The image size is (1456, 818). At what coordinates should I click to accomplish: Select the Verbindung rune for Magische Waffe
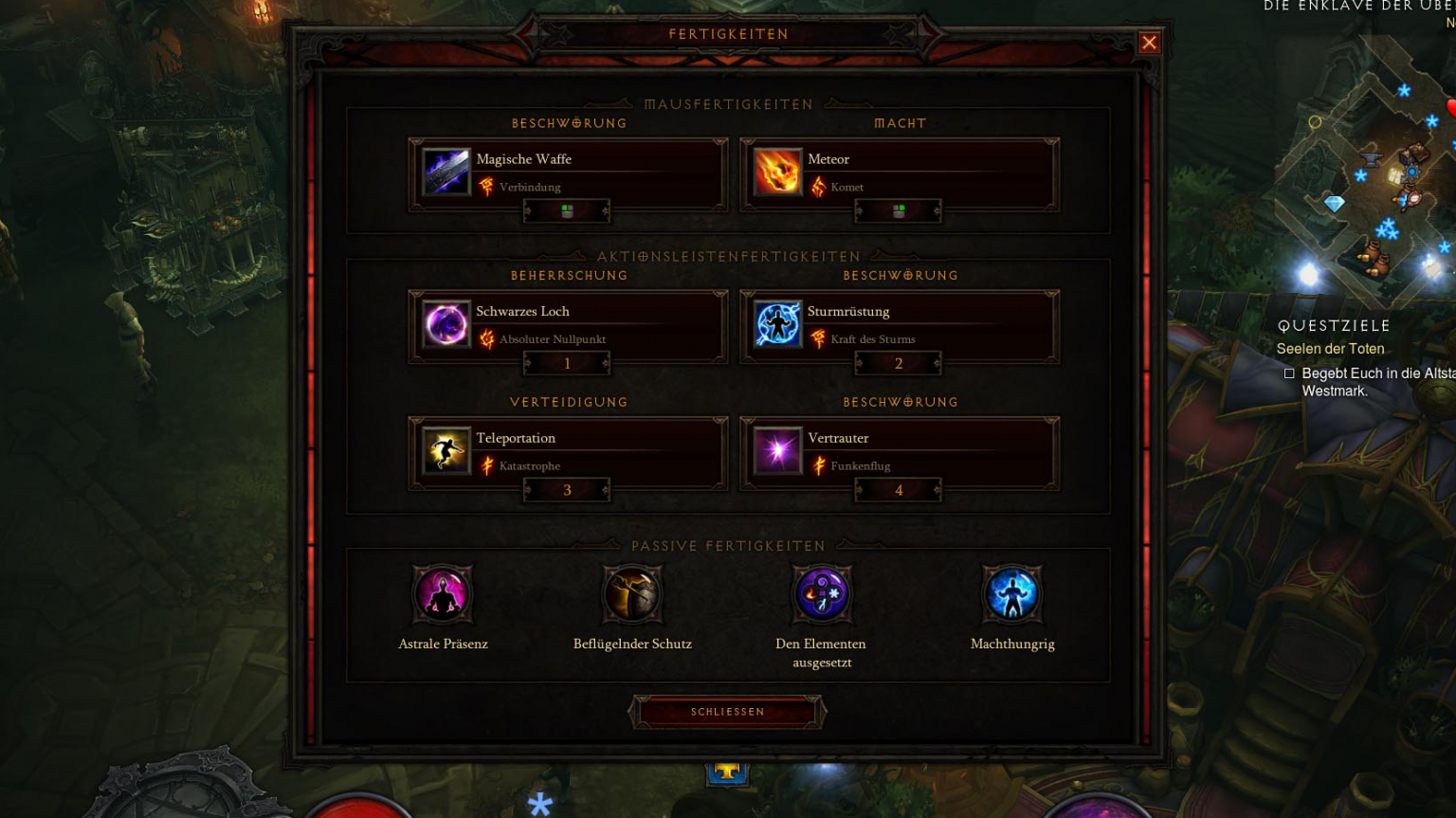point(485,187)
